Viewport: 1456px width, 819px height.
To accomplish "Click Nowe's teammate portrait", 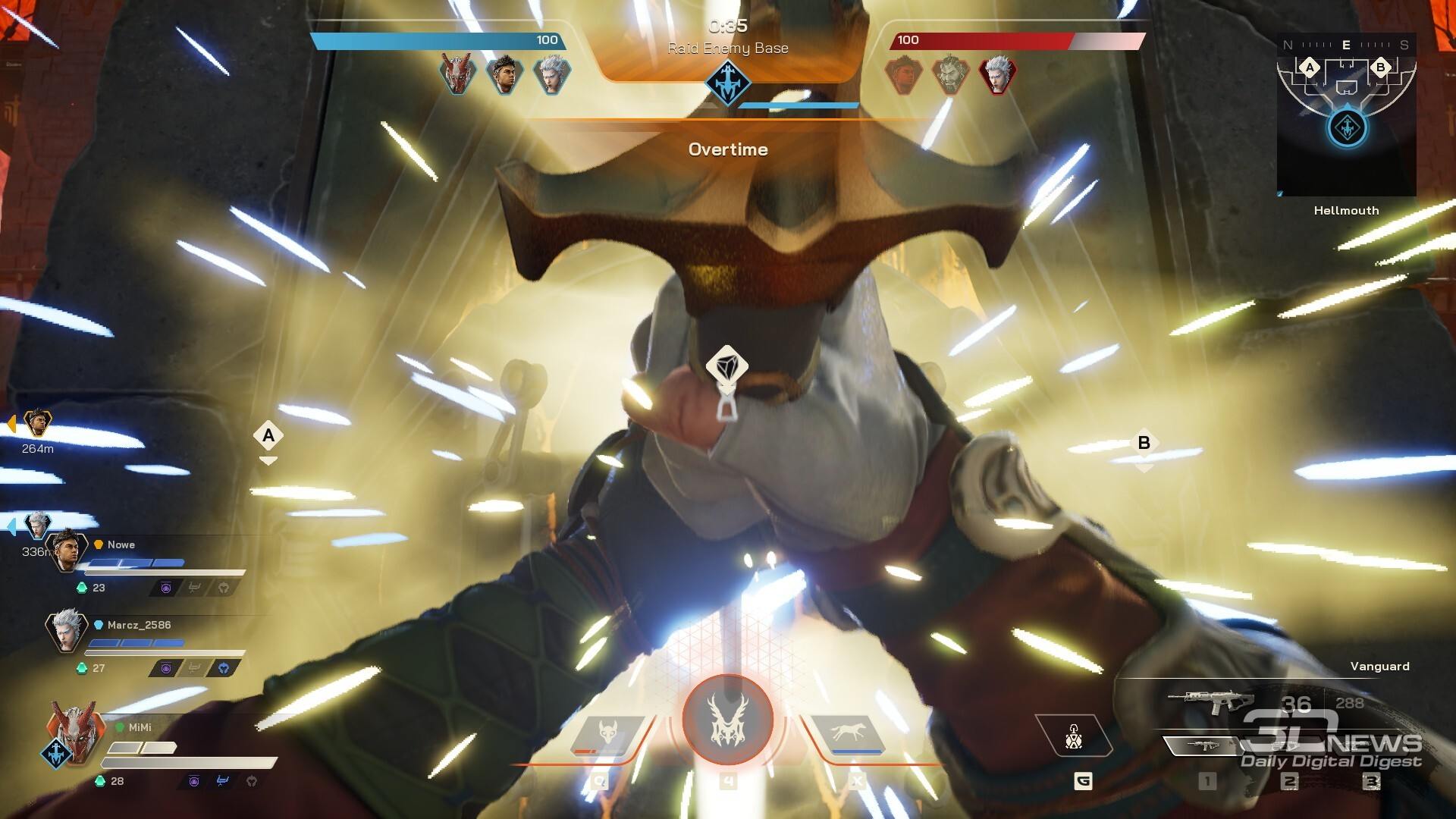I will coord(67,551).
